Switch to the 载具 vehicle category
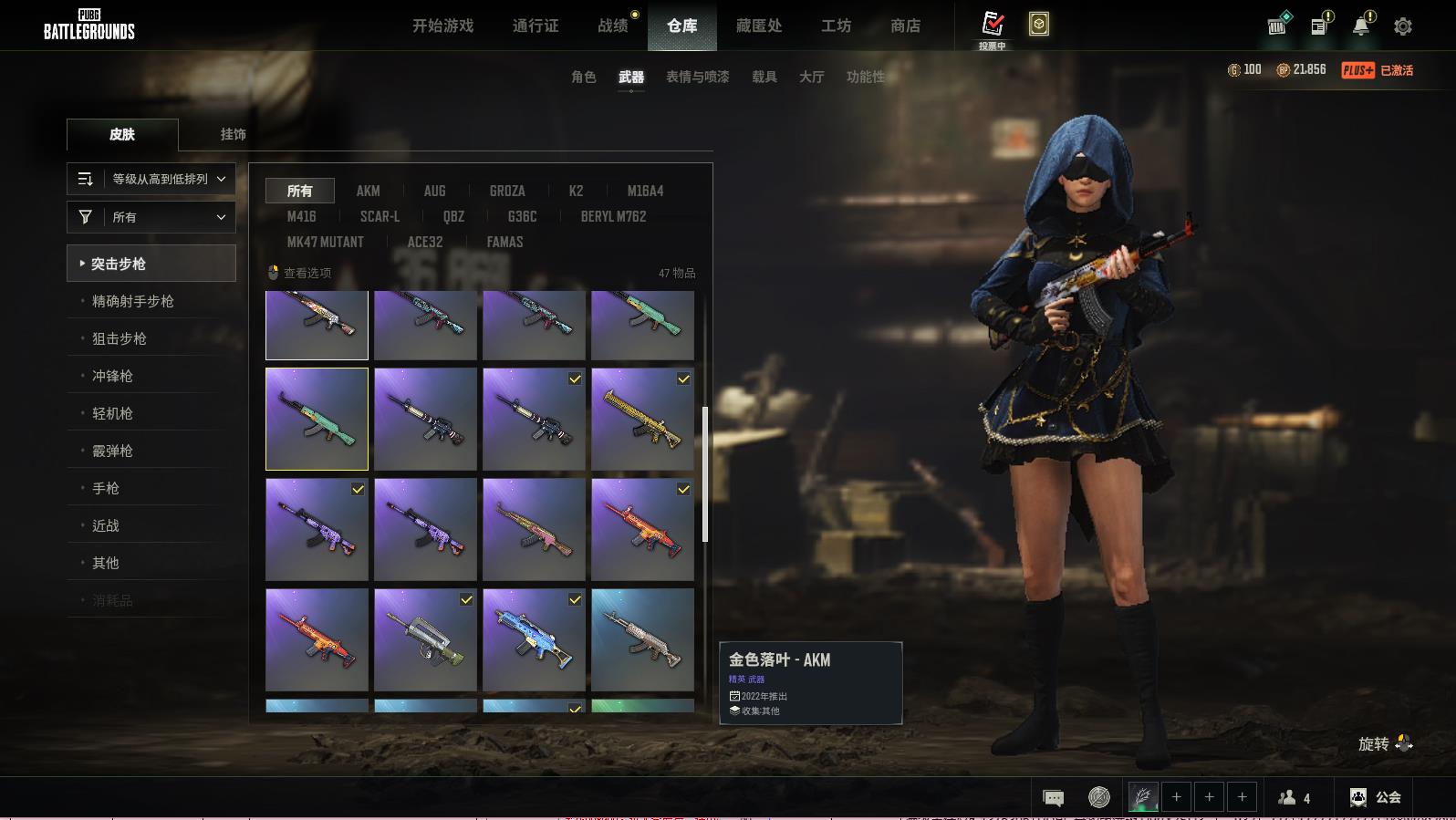 764,77
